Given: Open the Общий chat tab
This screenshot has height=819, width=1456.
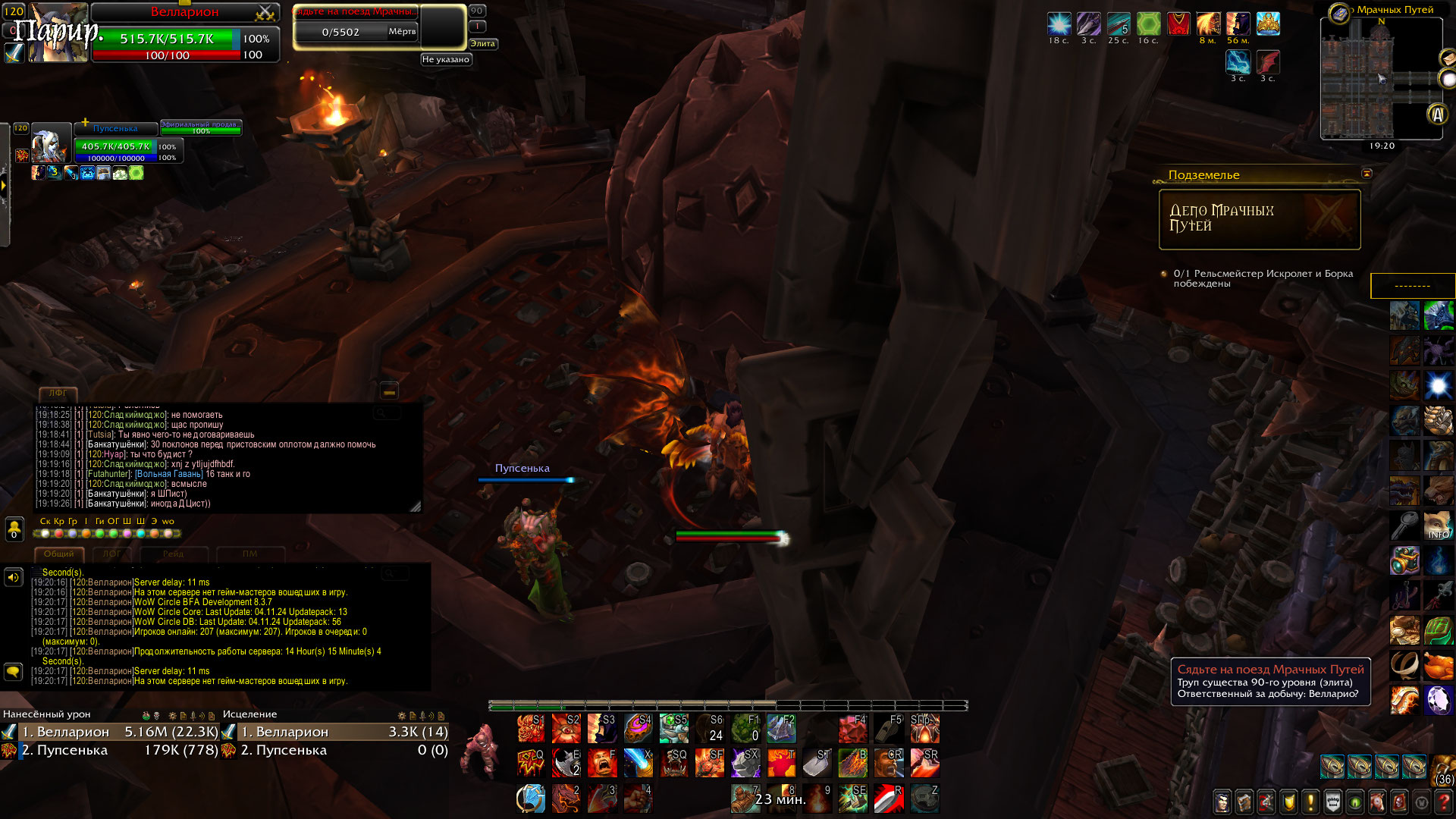Looking at the screenshot, I should pyautogui.click(x=58, y=554).
